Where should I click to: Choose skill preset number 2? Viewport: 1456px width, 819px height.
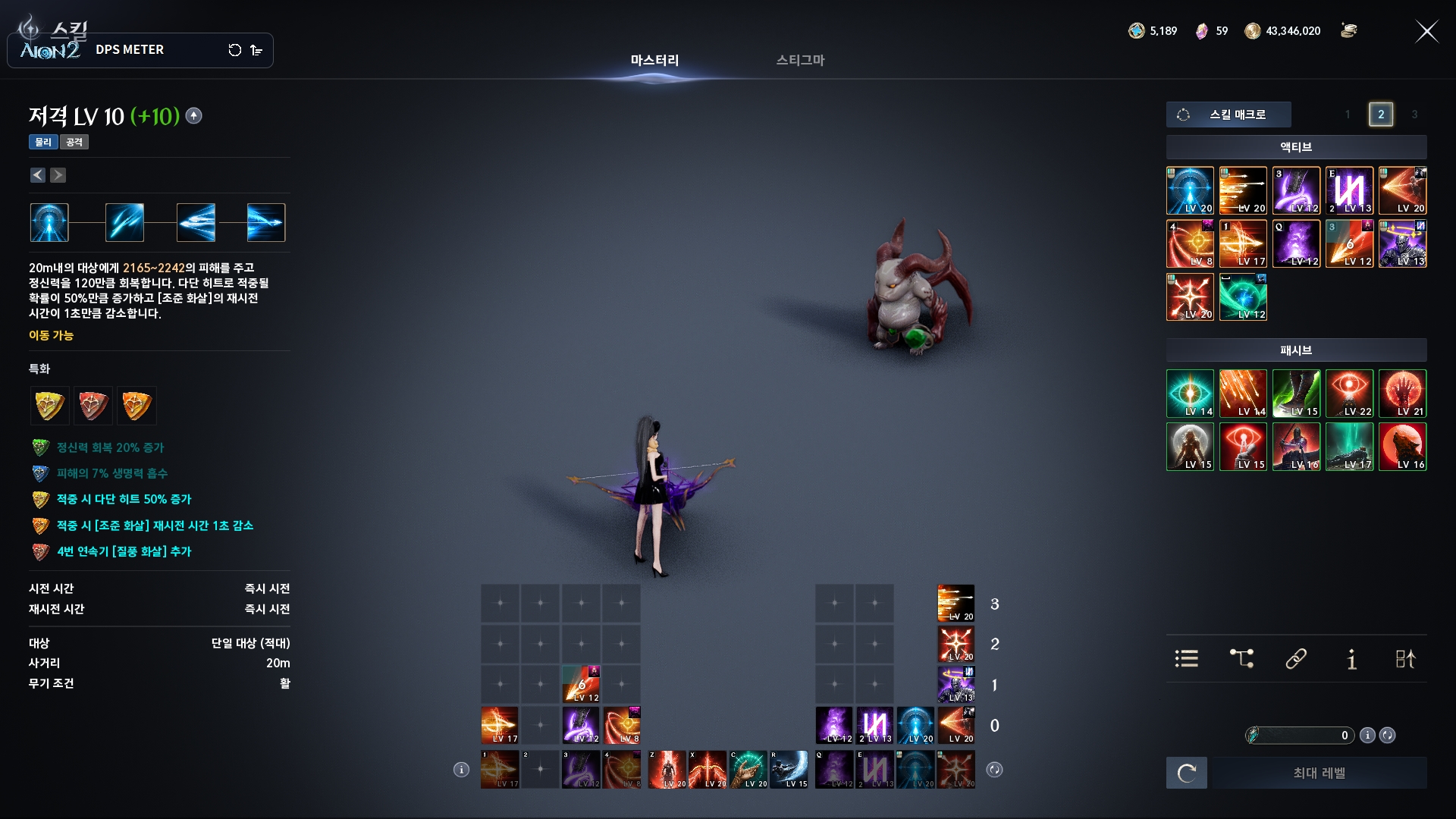tap(1381, 115)
